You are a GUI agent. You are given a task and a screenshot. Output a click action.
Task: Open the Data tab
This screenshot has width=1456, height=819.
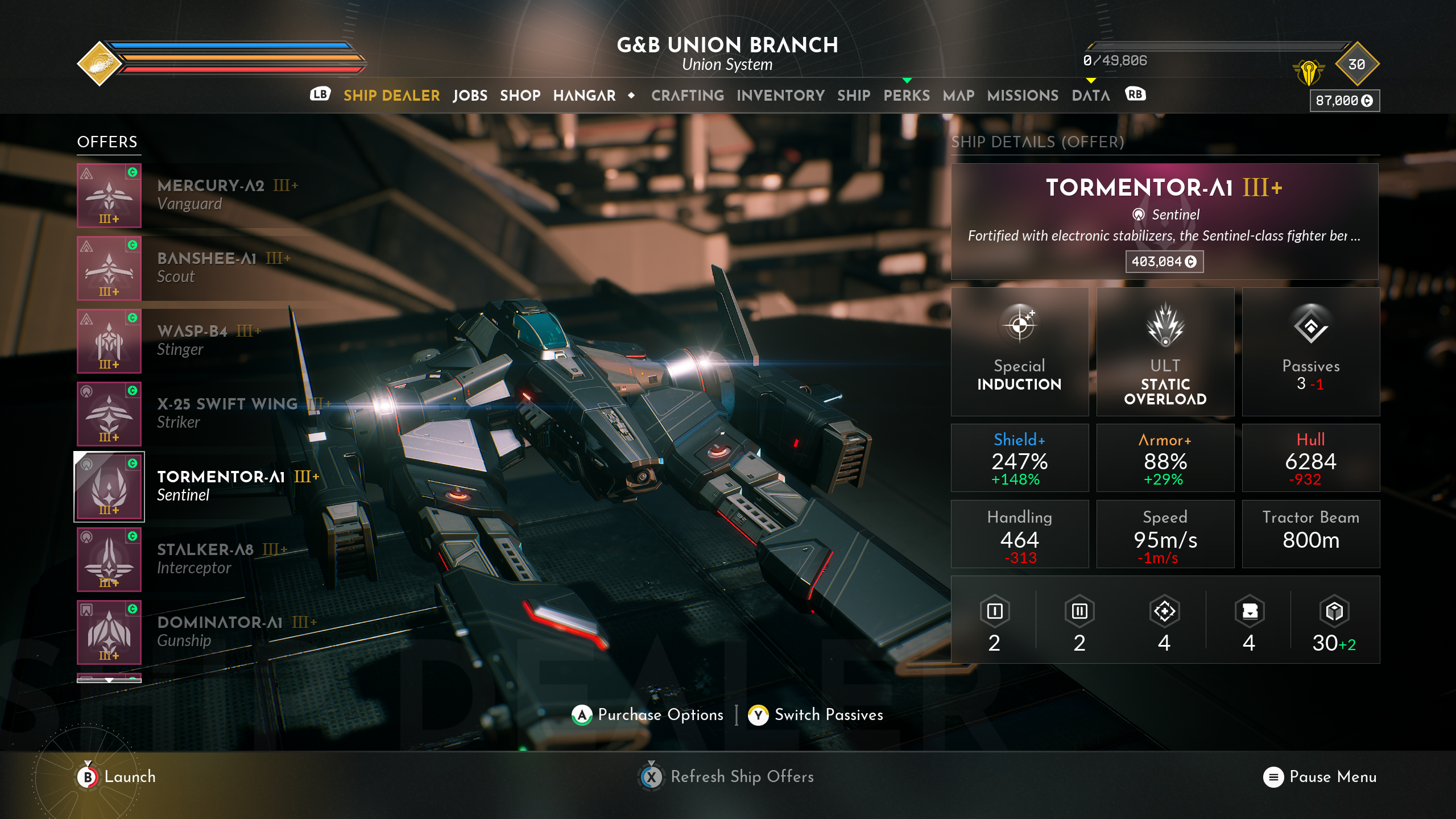(1090, 96)
